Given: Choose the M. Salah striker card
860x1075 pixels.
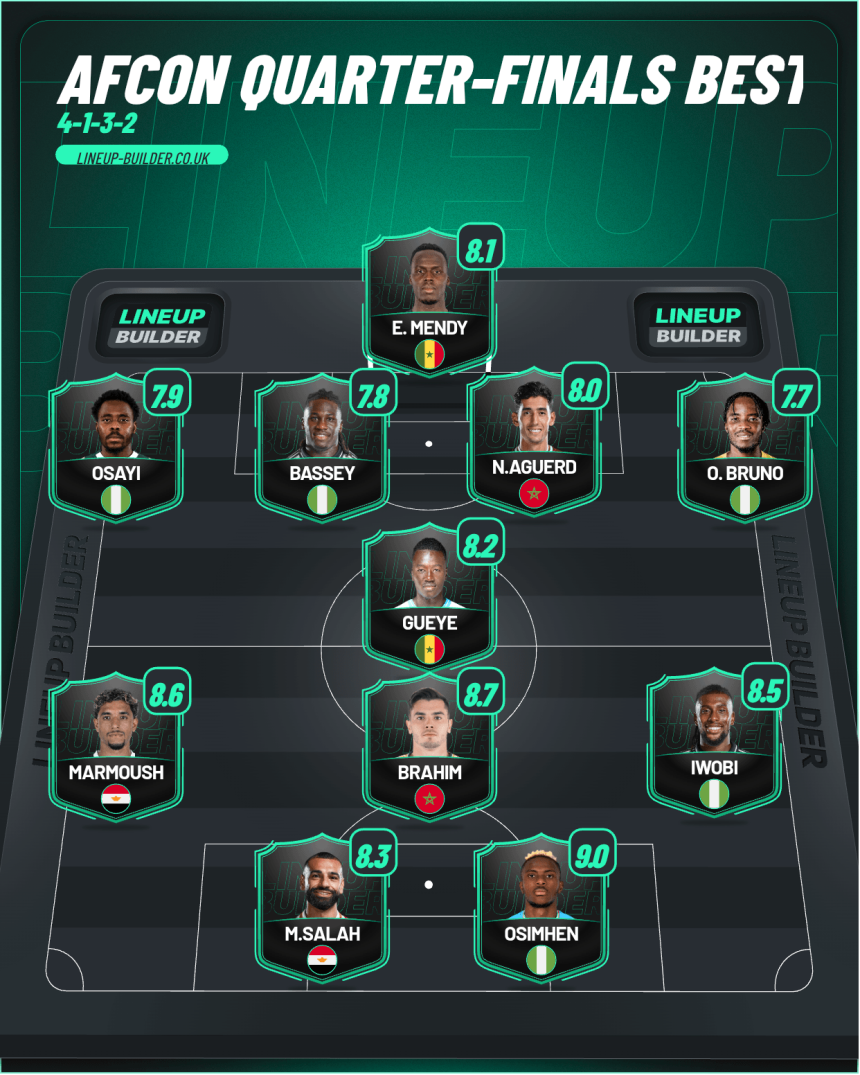Looking at the screenshot, I should (322, 907).
